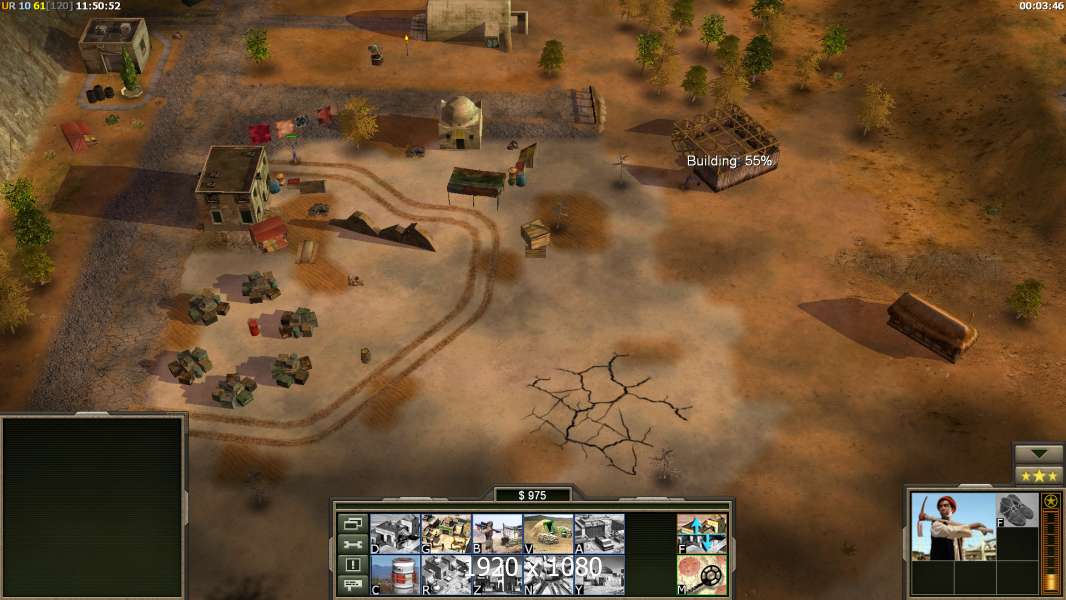
Task: Open the three-star generals powers button
Action: pos(1039,475)
